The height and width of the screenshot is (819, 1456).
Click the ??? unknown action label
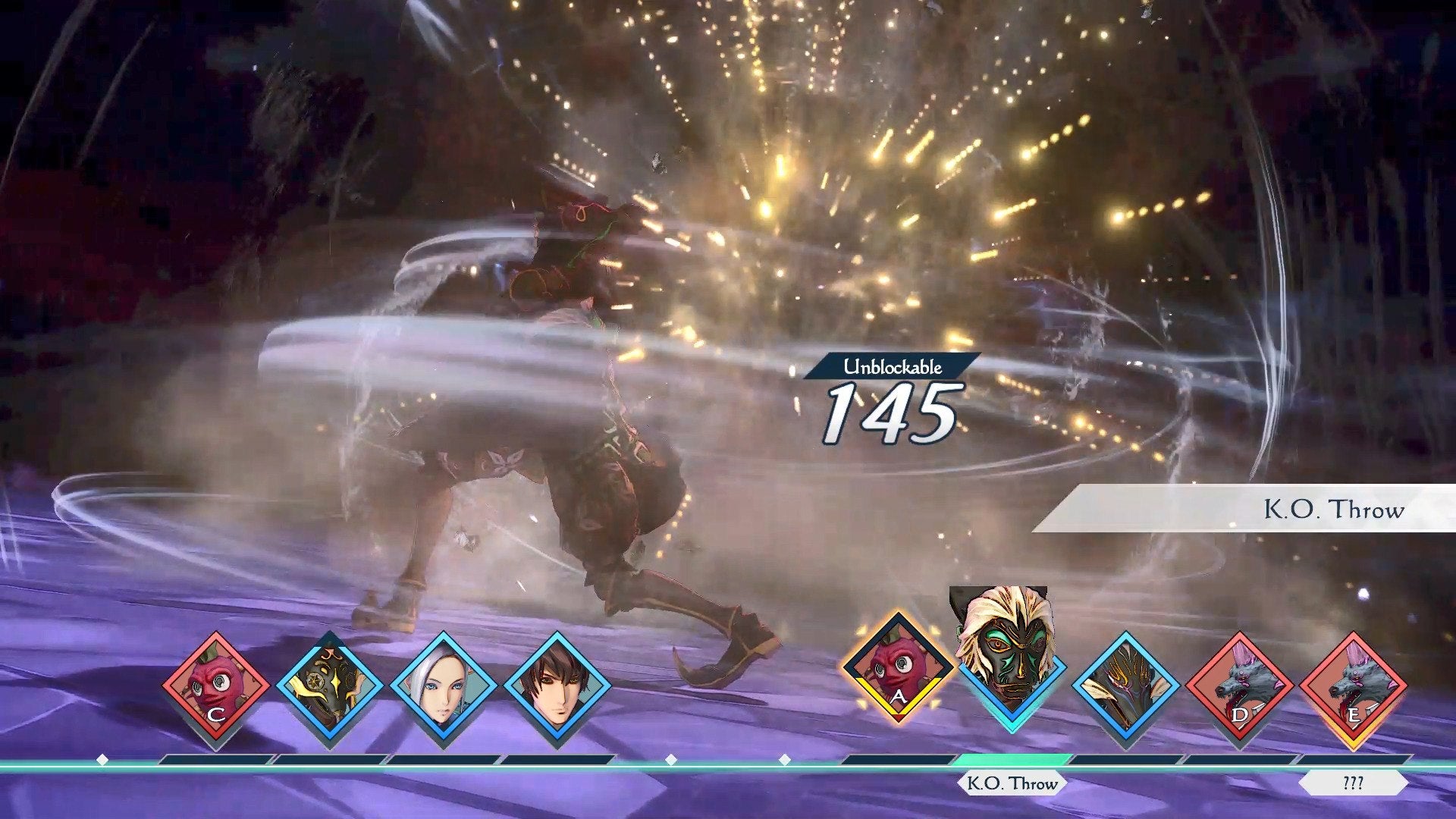tap(1353, 783)
